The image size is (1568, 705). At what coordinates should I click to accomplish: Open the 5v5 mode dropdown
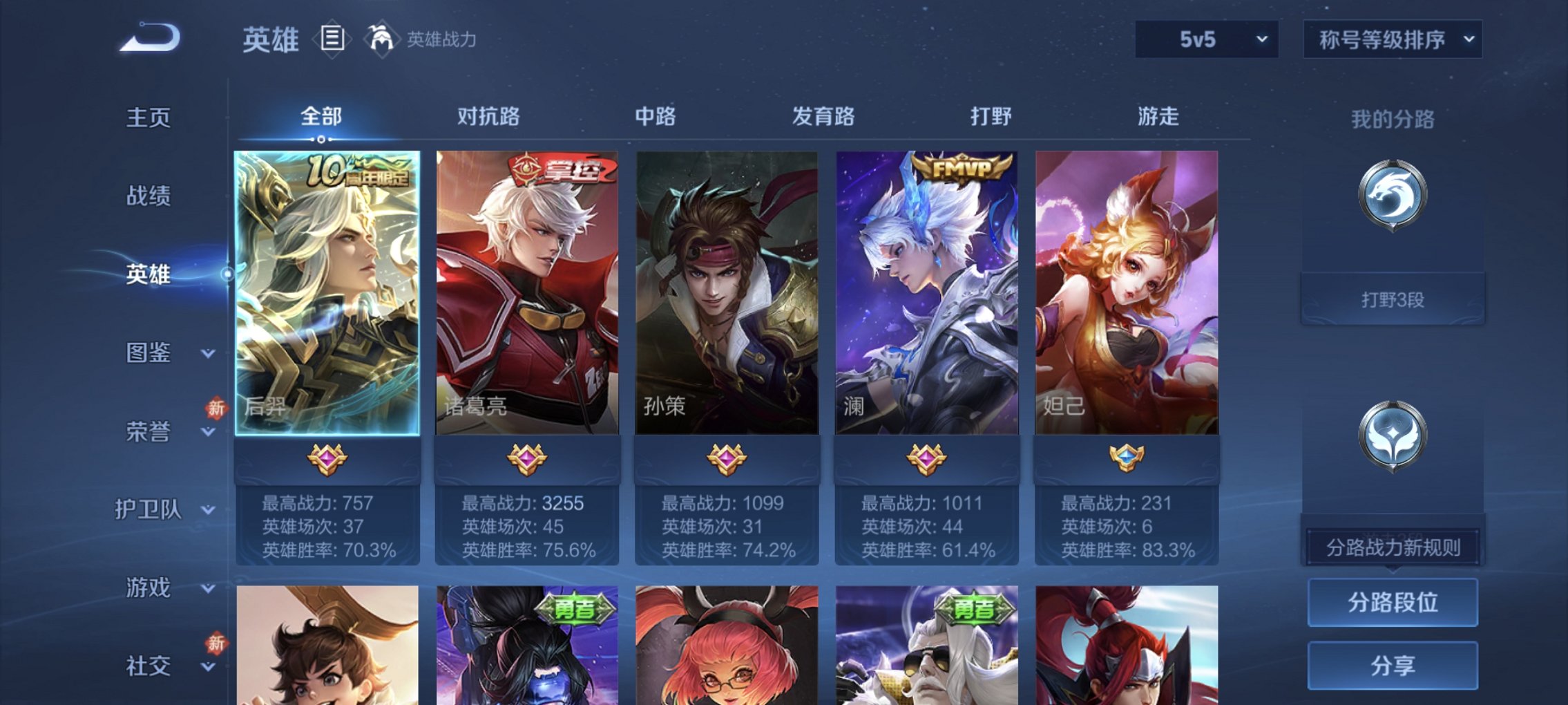tap(1207, 40)
